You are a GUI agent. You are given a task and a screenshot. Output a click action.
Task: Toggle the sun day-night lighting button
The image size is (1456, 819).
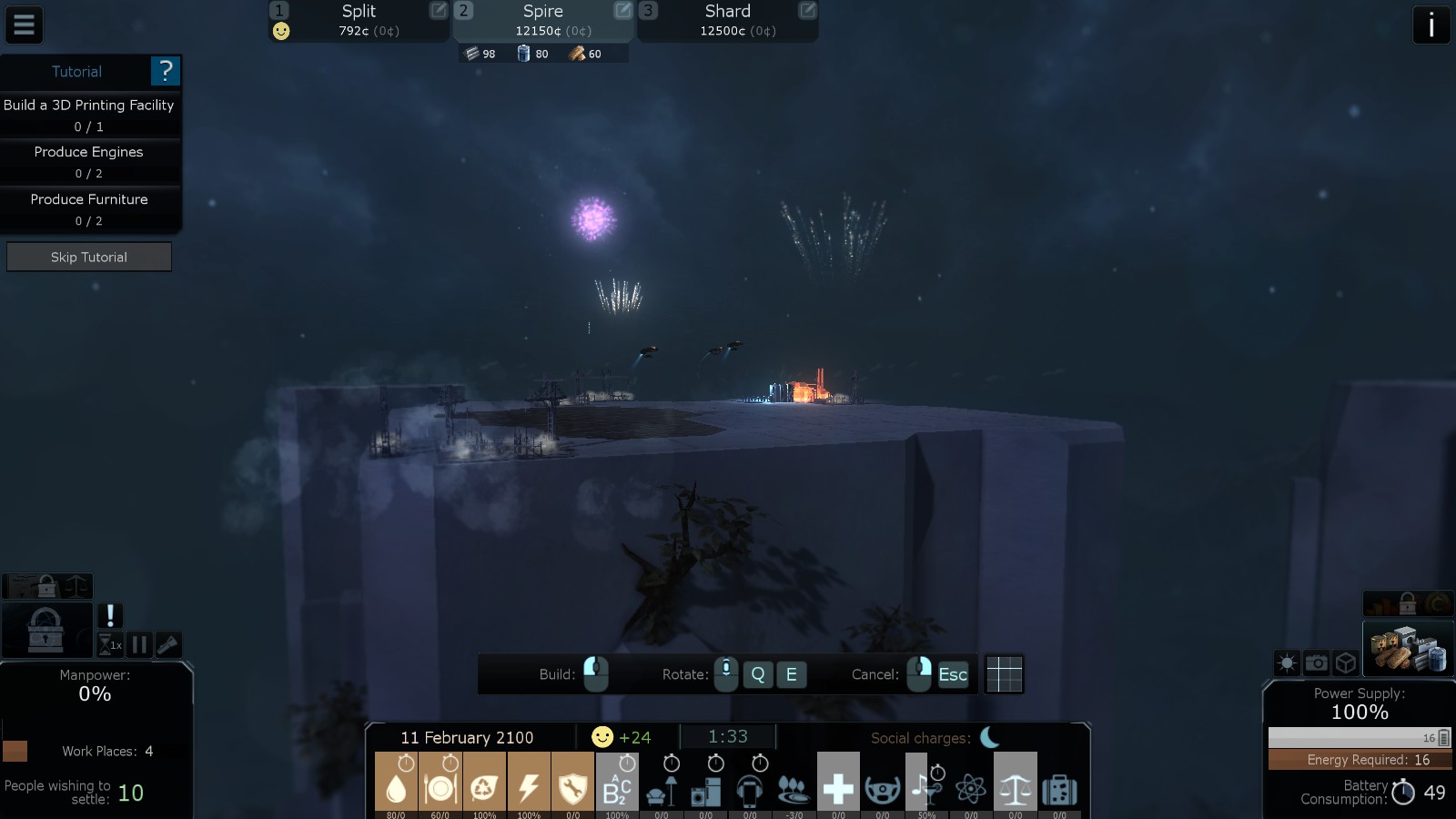click(x=1287, y=663)
